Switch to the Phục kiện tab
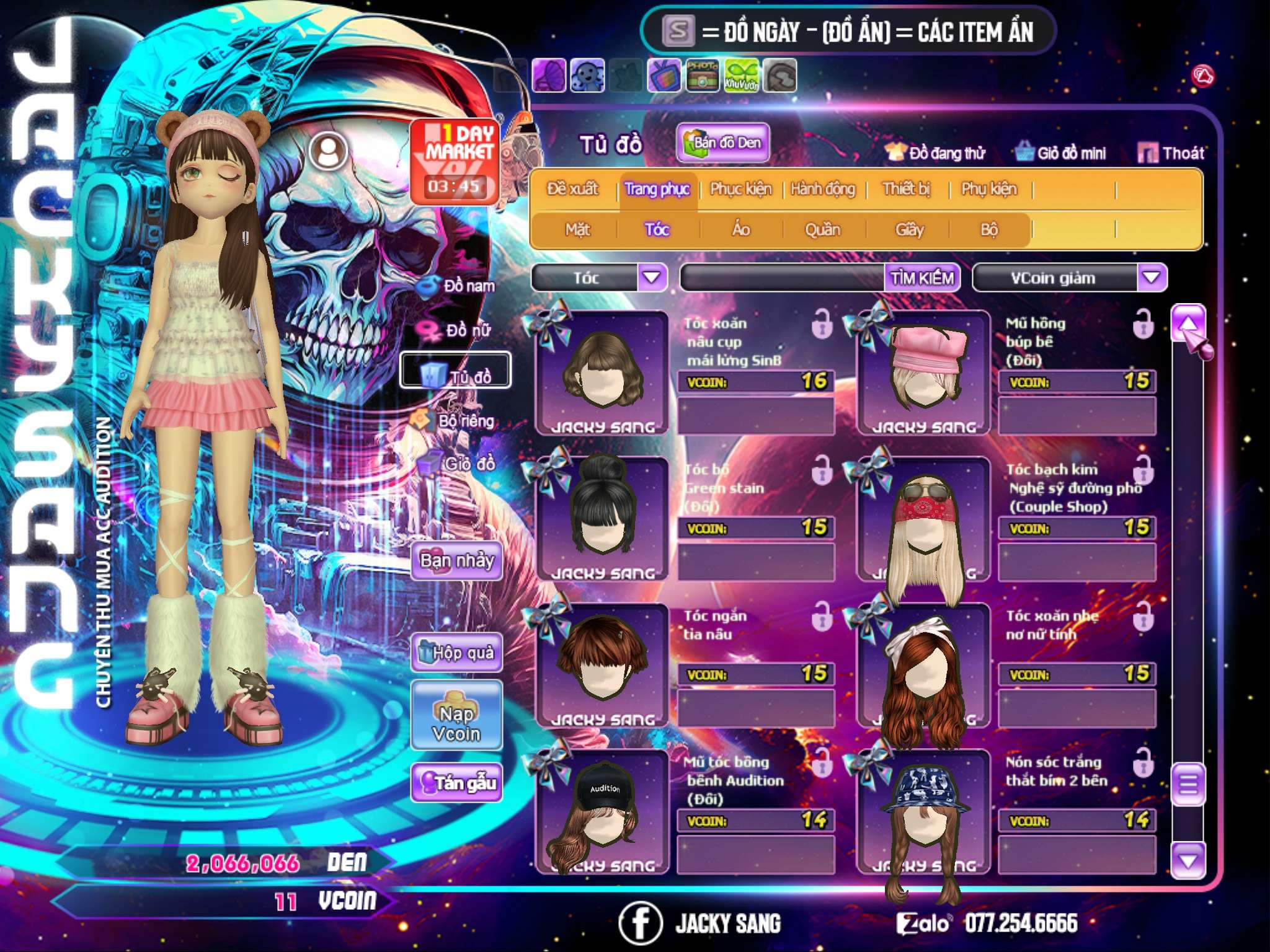Viewport: 1270px width, 952px height. coord(741,189)
